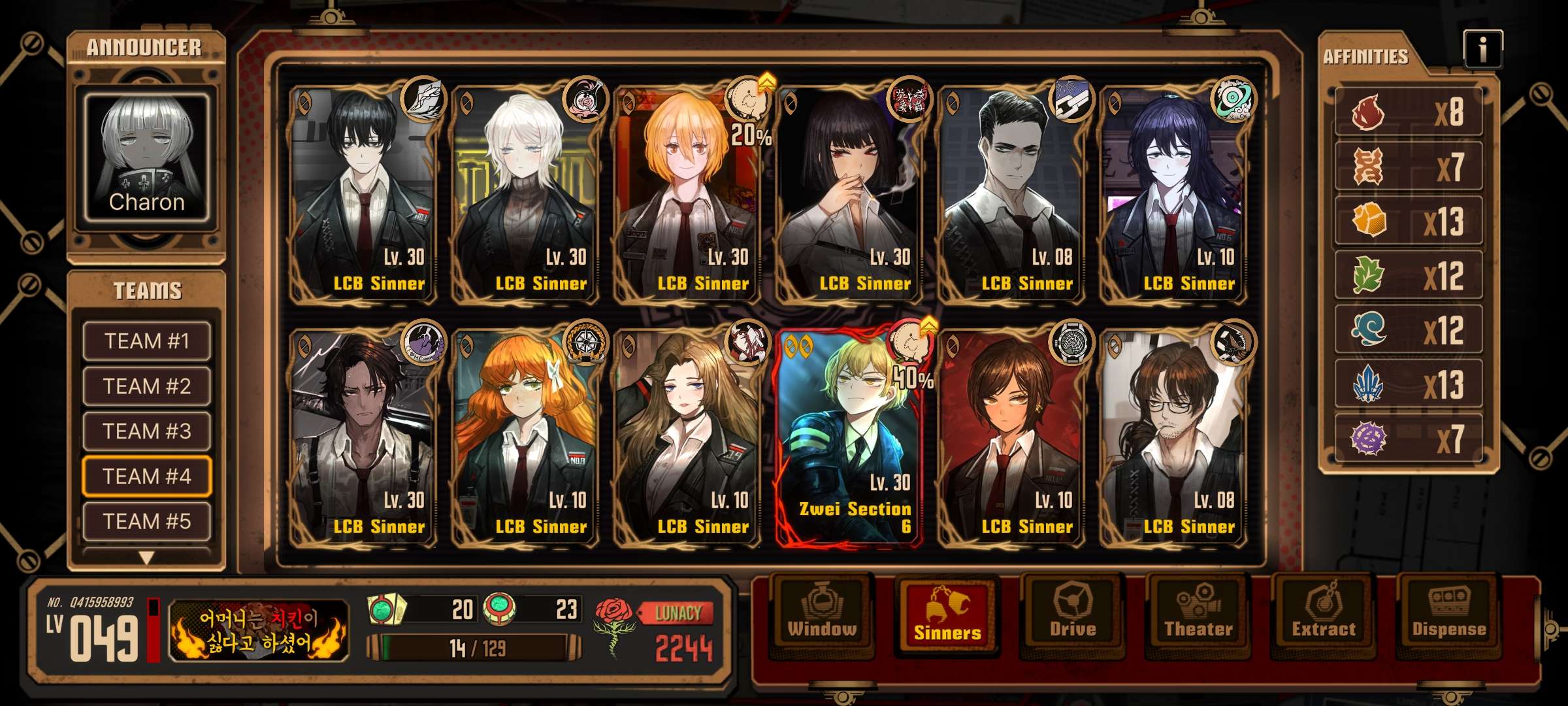Viewport: 1568px width, 706px height.
Task: Select TEAM #1 from the teams list
Action: tap(146, 341)
